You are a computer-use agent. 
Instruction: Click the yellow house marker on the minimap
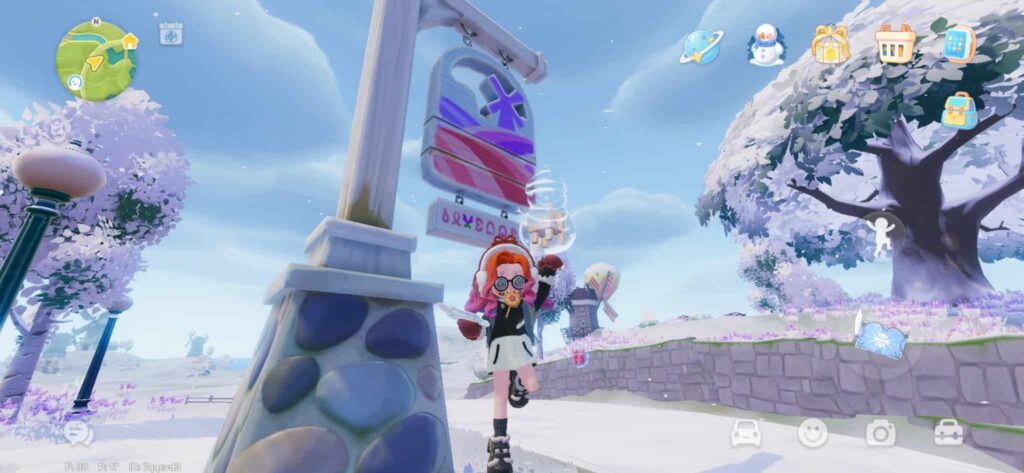click(x=129, y=41)
